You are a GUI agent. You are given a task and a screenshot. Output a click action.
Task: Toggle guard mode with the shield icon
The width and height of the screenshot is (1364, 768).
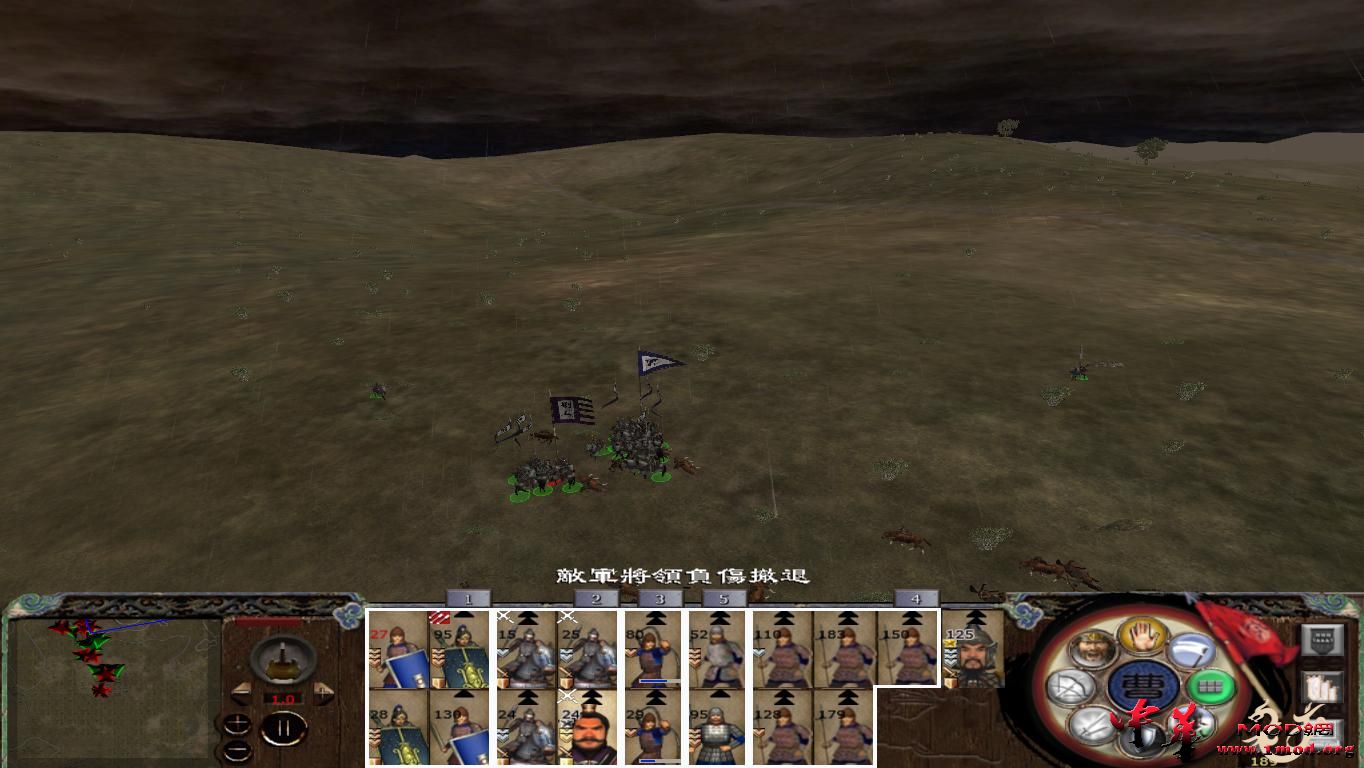tap(1143, 739)
